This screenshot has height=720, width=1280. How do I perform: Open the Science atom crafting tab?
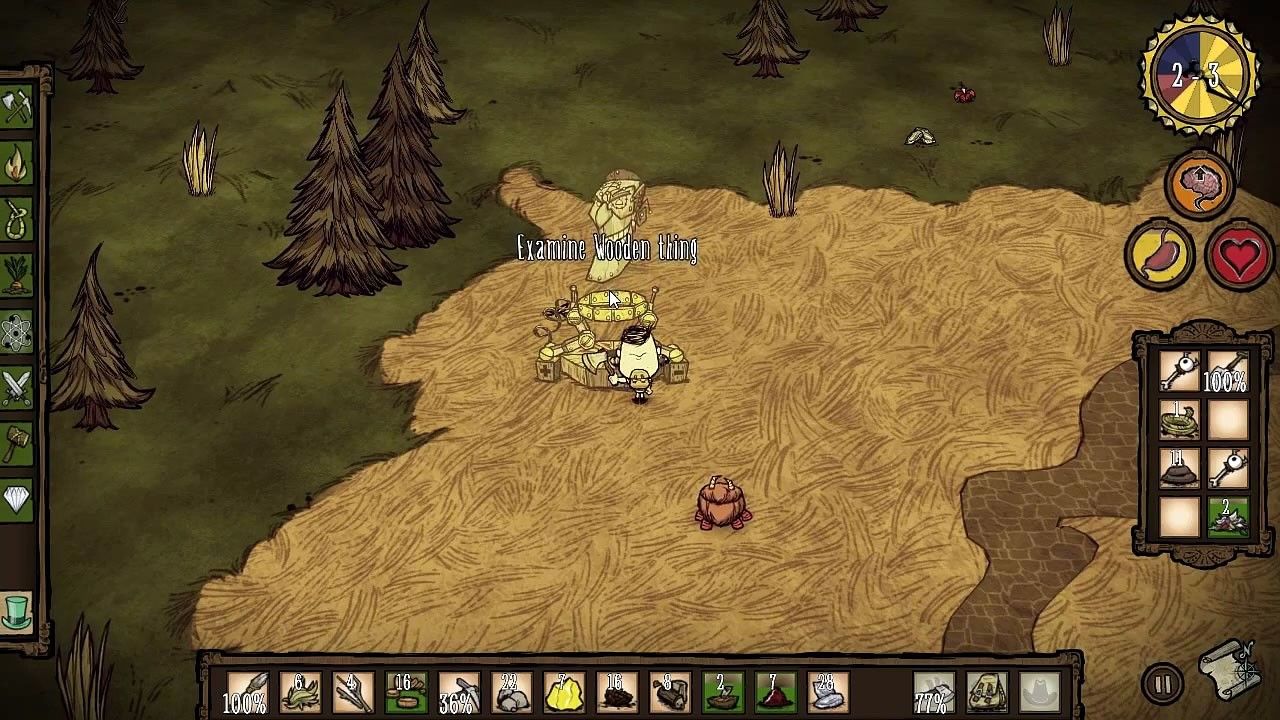click(17, 333)
